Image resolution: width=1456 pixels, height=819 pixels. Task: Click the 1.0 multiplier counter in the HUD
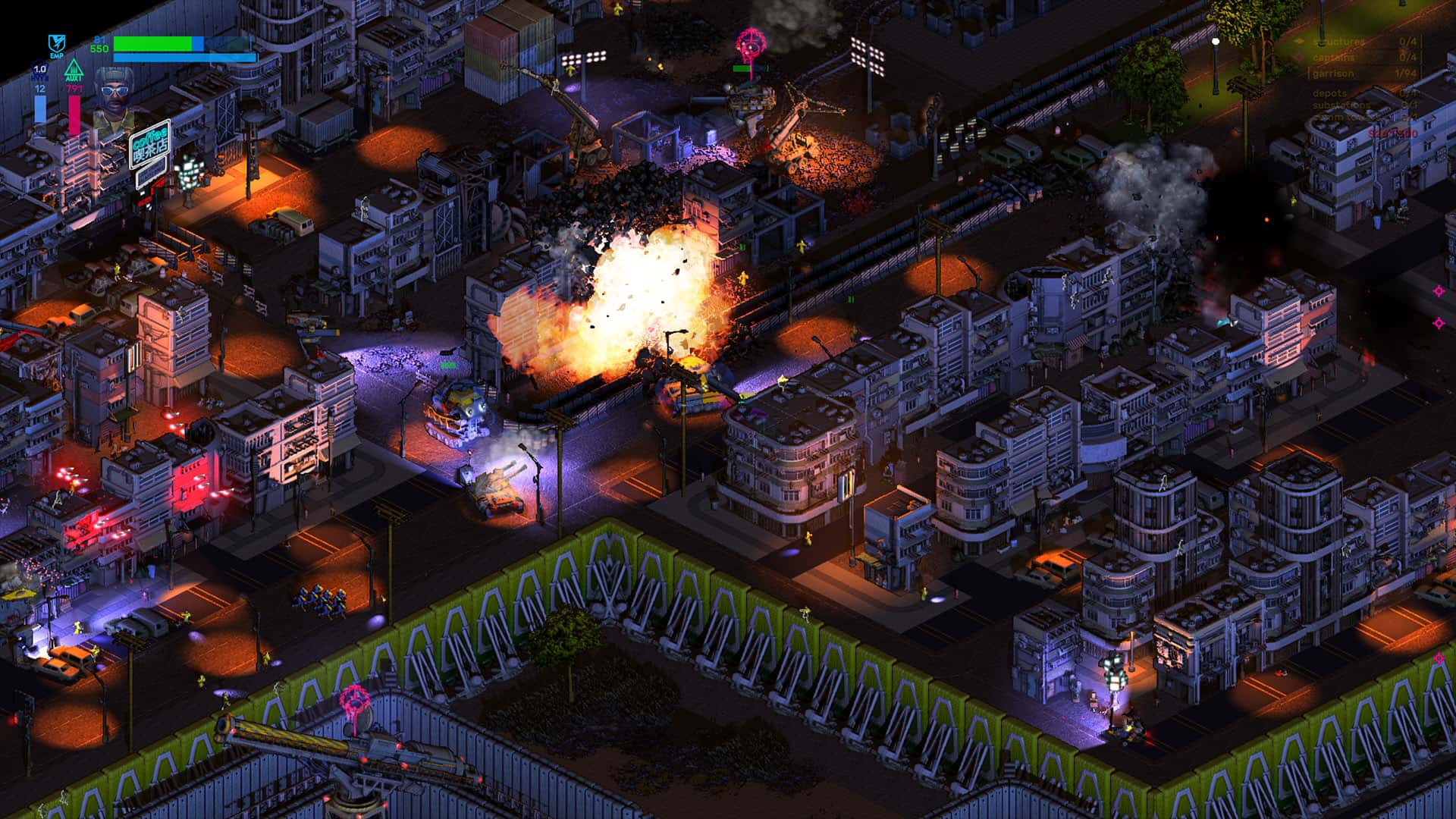[39, 69]
